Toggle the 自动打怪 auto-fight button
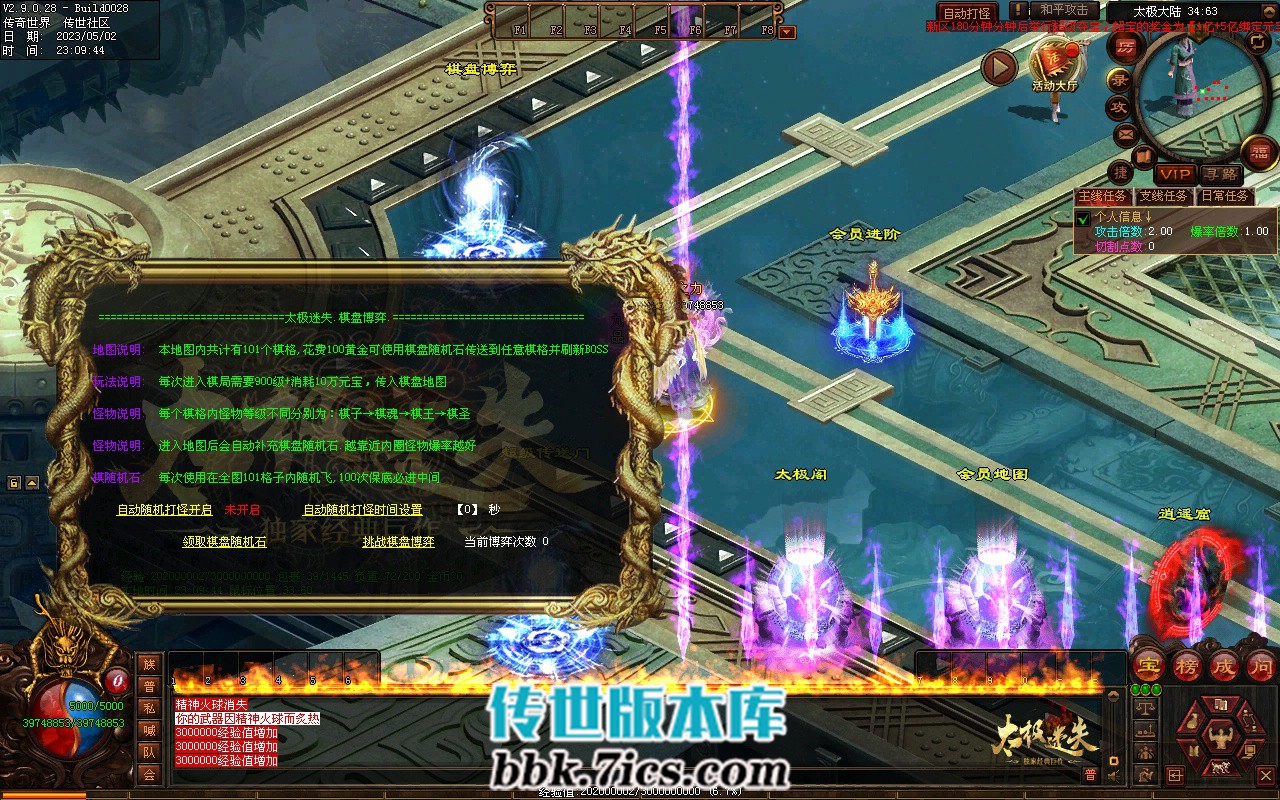 pyautogui.click(x=967, y=13)
